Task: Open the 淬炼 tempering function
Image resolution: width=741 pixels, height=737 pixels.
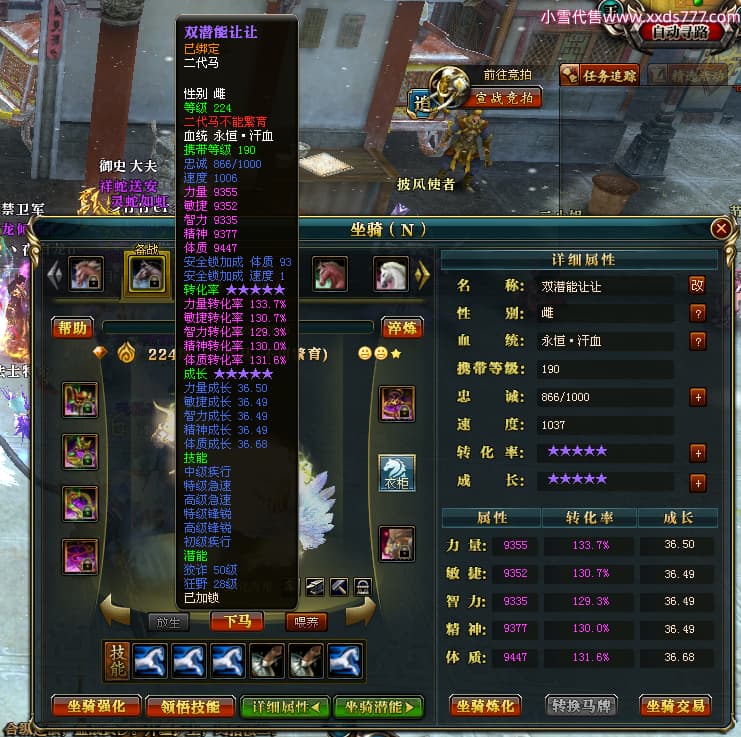Action: [x=401, y=328]
